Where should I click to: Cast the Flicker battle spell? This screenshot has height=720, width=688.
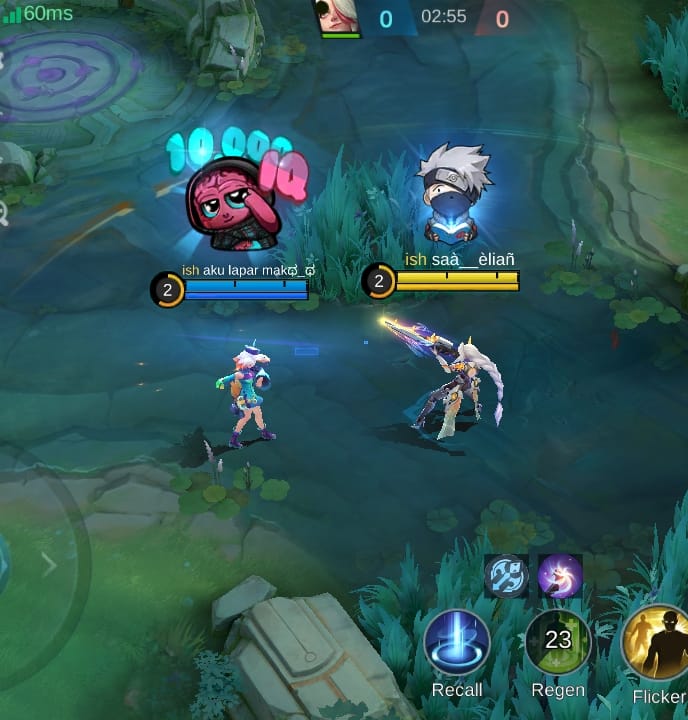pyautogui.click(x=656, y=643)
